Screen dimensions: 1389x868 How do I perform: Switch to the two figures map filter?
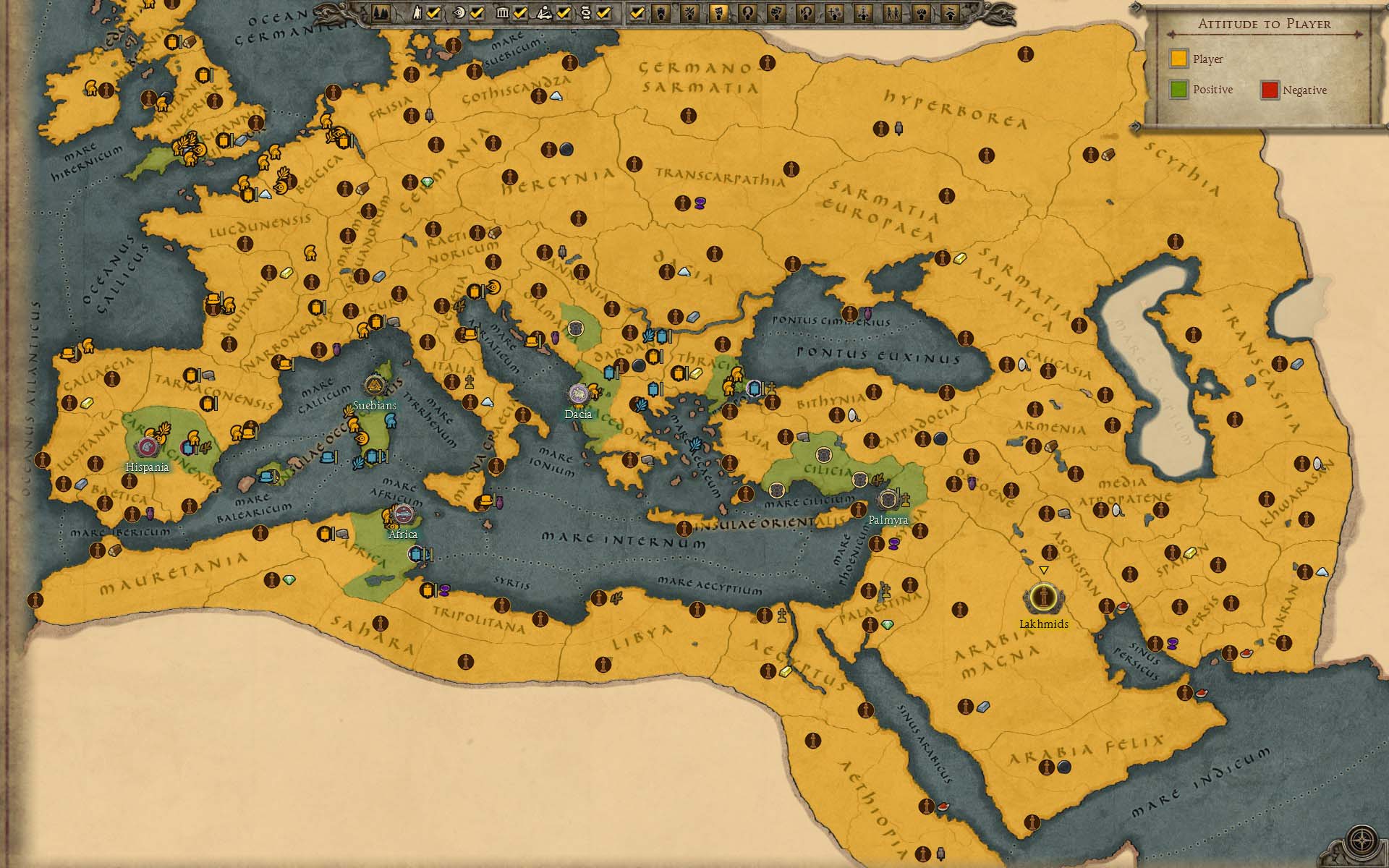[x=892, y=13]
